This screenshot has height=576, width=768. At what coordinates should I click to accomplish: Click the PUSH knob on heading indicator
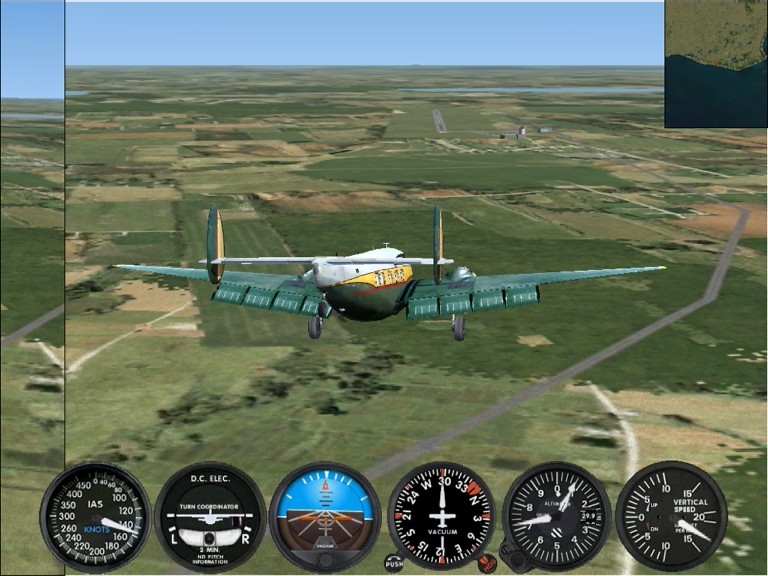tap(394, 563)
